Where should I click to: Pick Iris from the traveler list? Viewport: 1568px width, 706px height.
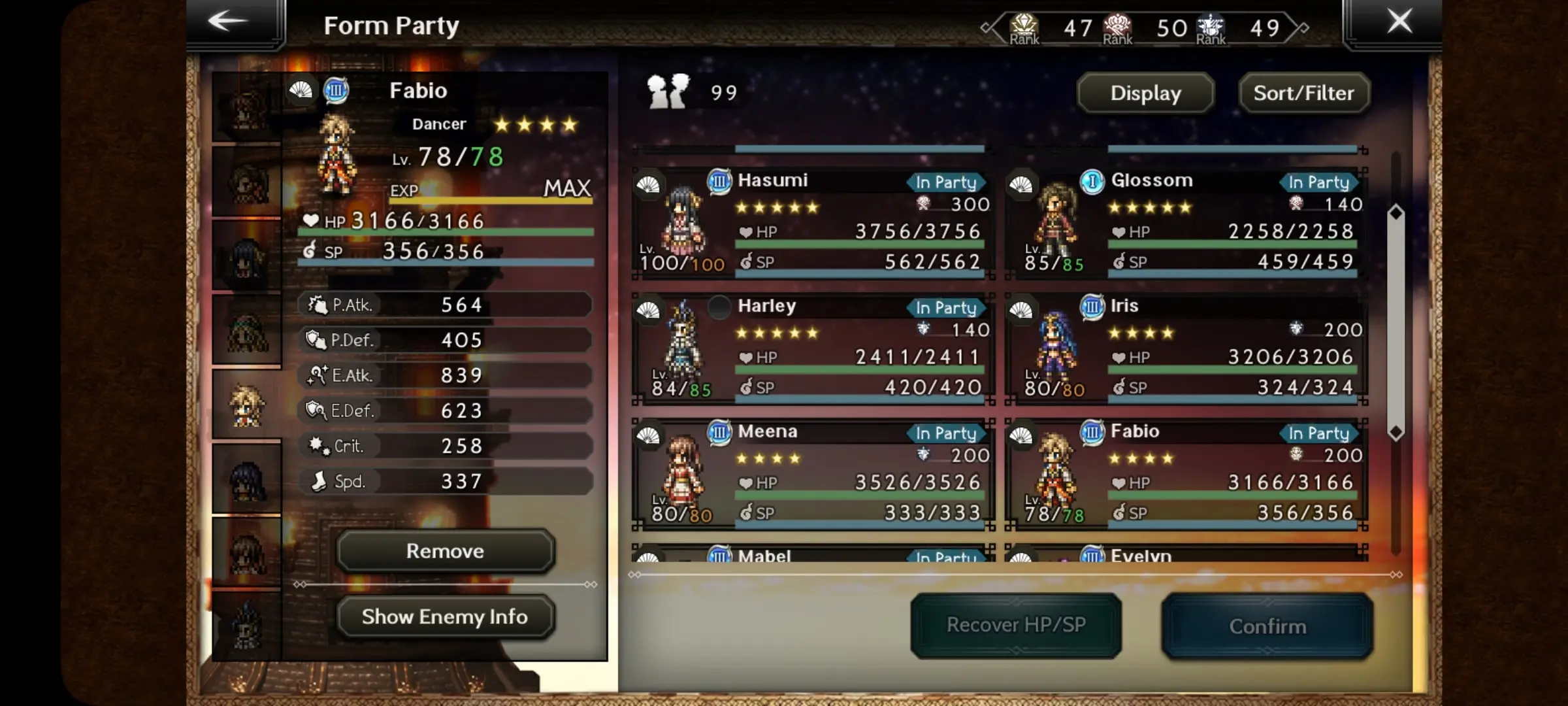[x=1186, y=348]
